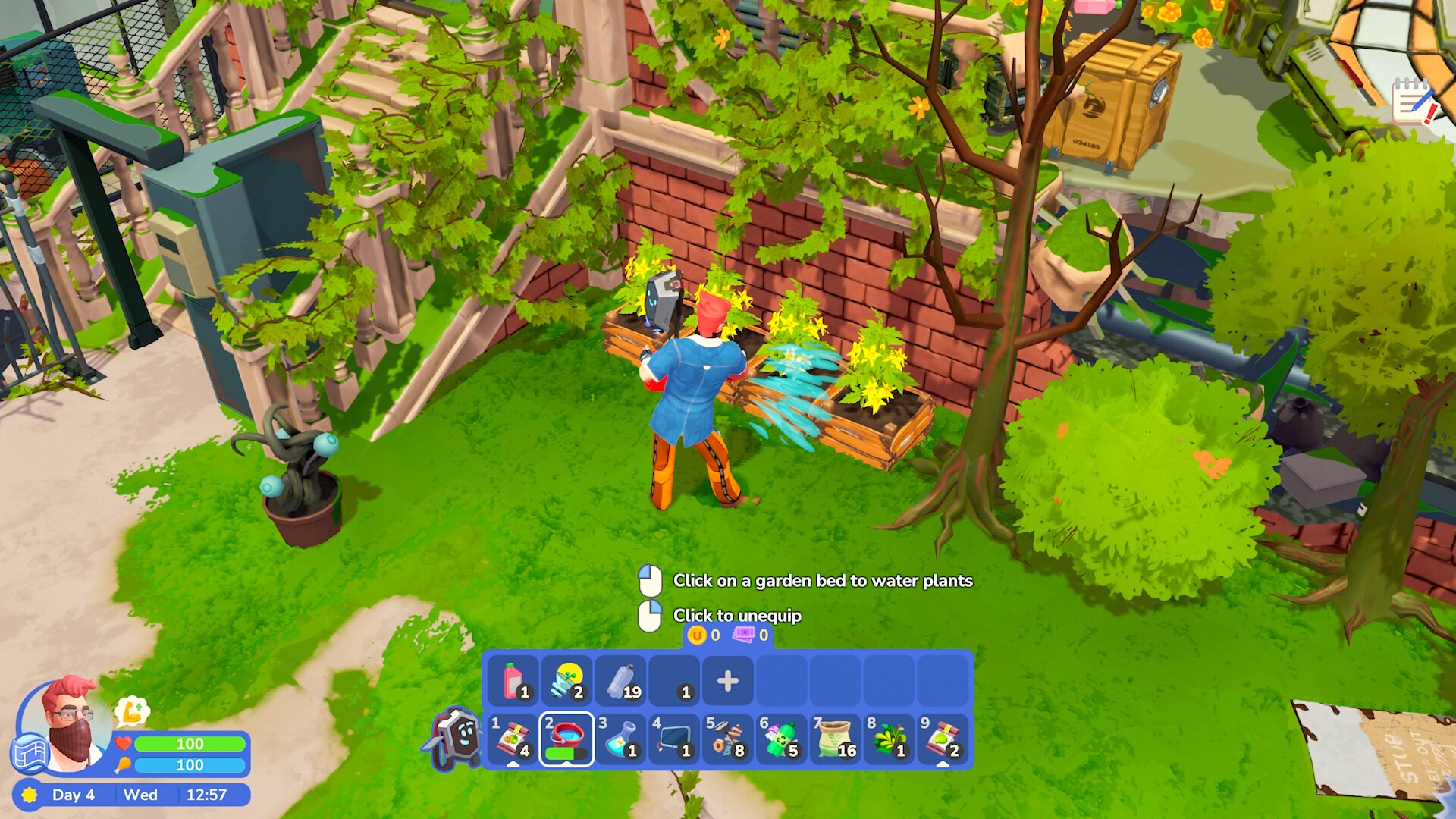
Task: Choose the fertilizer sack with 16
Action: [x=835, y=739]
